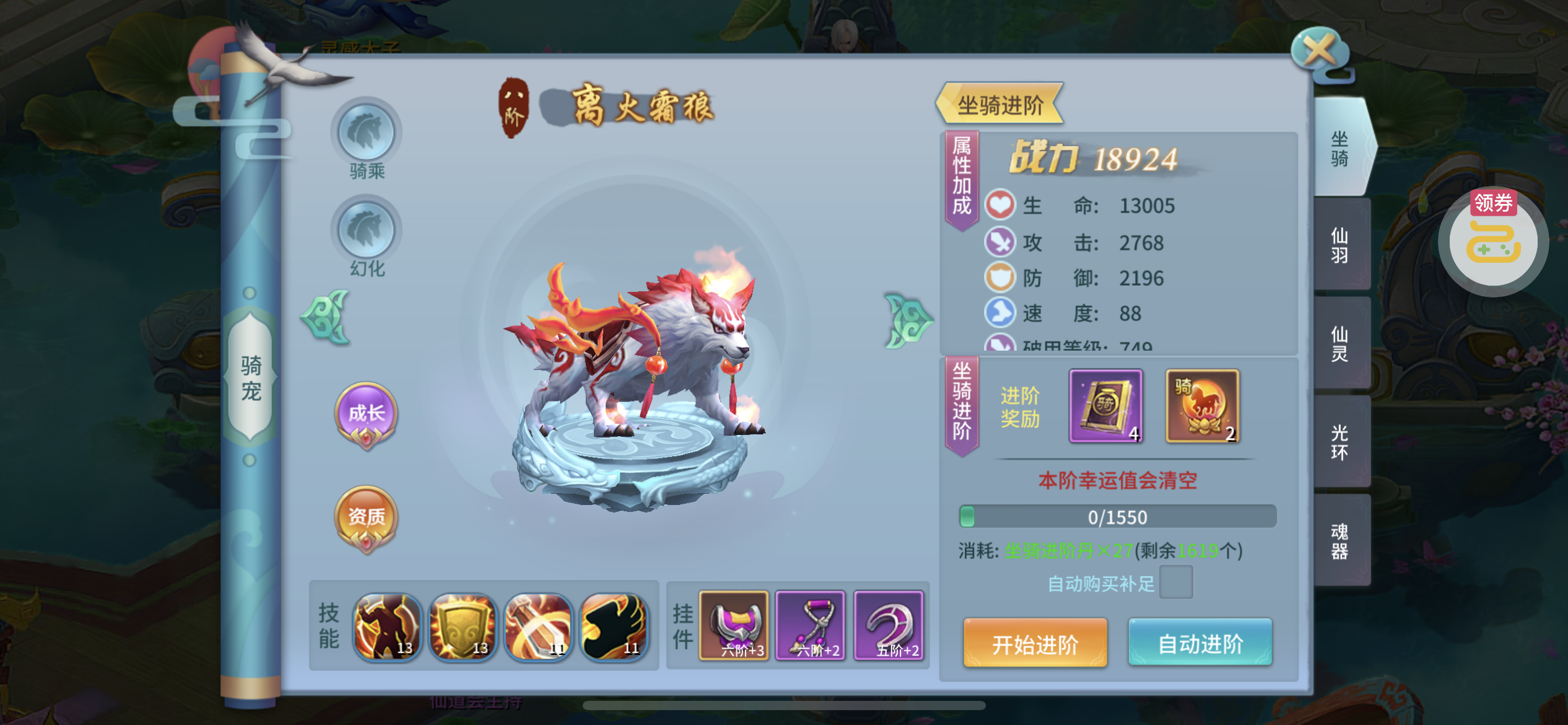This screenshot has width=1568, height=725.
Task: Show the 魂器 tab
Action: point(1340,540)
